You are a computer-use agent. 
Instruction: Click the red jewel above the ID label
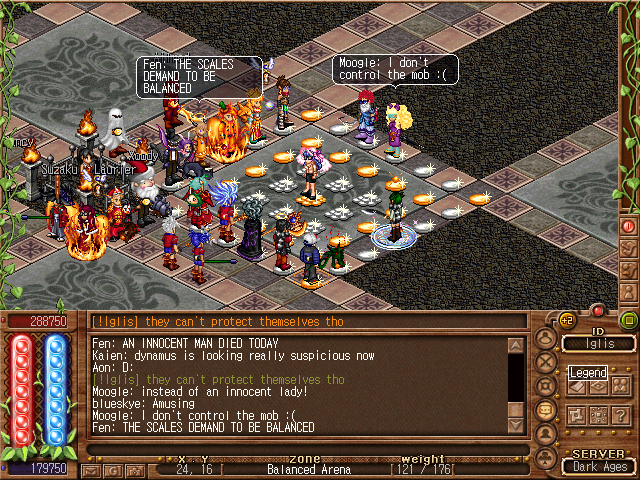(x=598, y=312)
